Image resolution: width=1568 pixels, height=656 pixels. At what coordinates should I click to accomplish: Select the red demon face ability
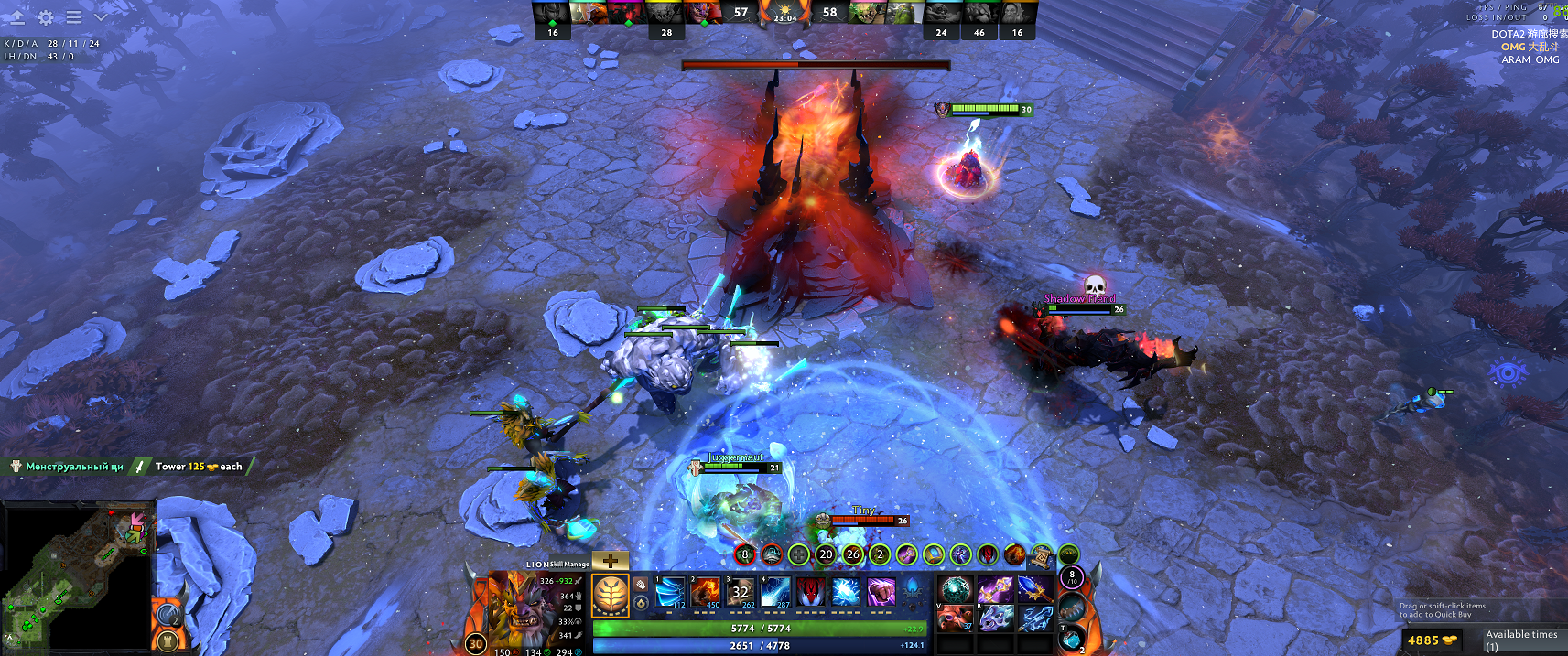(x=810, y=592)
